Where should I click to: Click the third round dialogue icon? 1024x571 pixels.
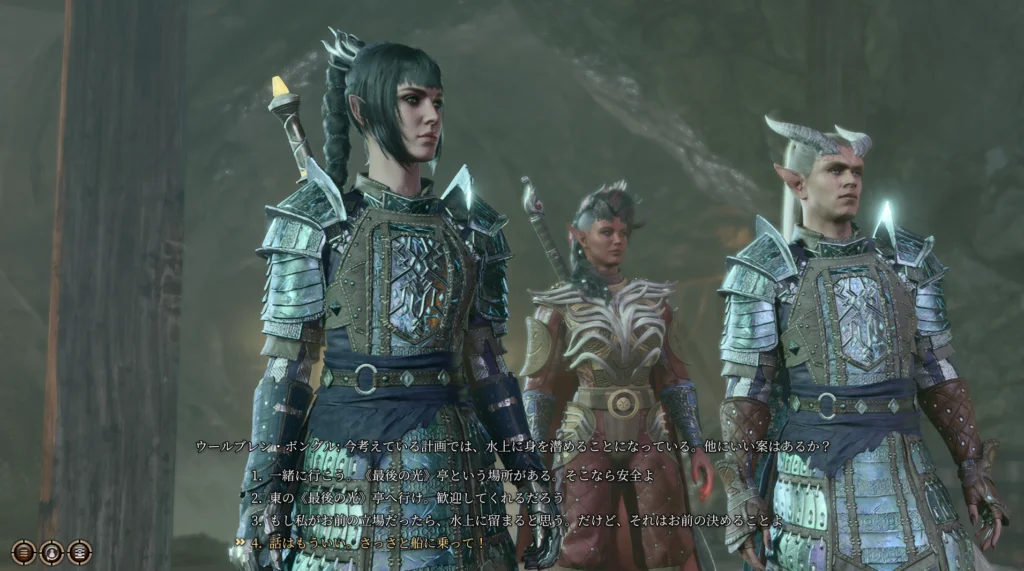click(x=80, y=551)
